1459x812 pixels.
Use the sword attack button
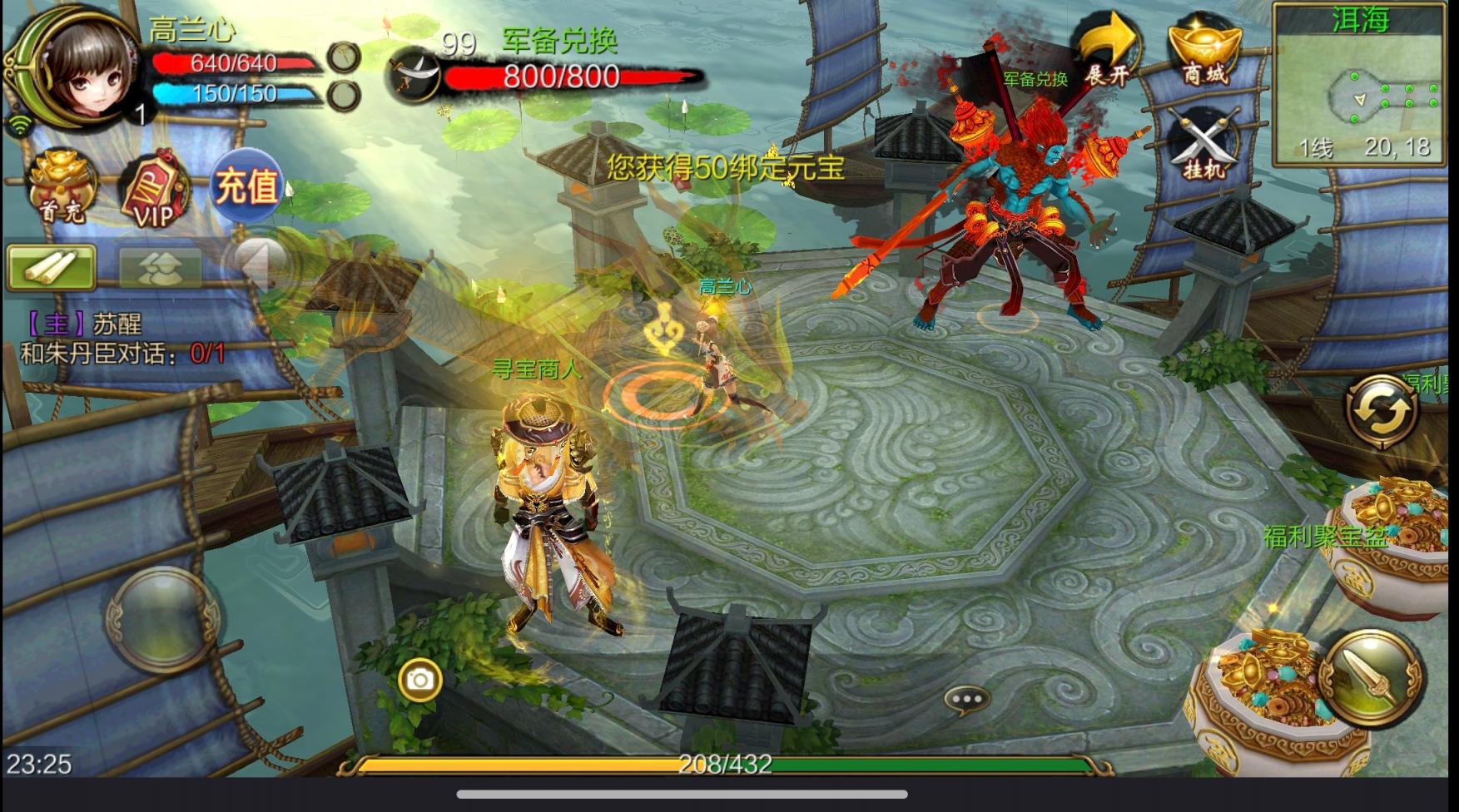pos(1371,678)
